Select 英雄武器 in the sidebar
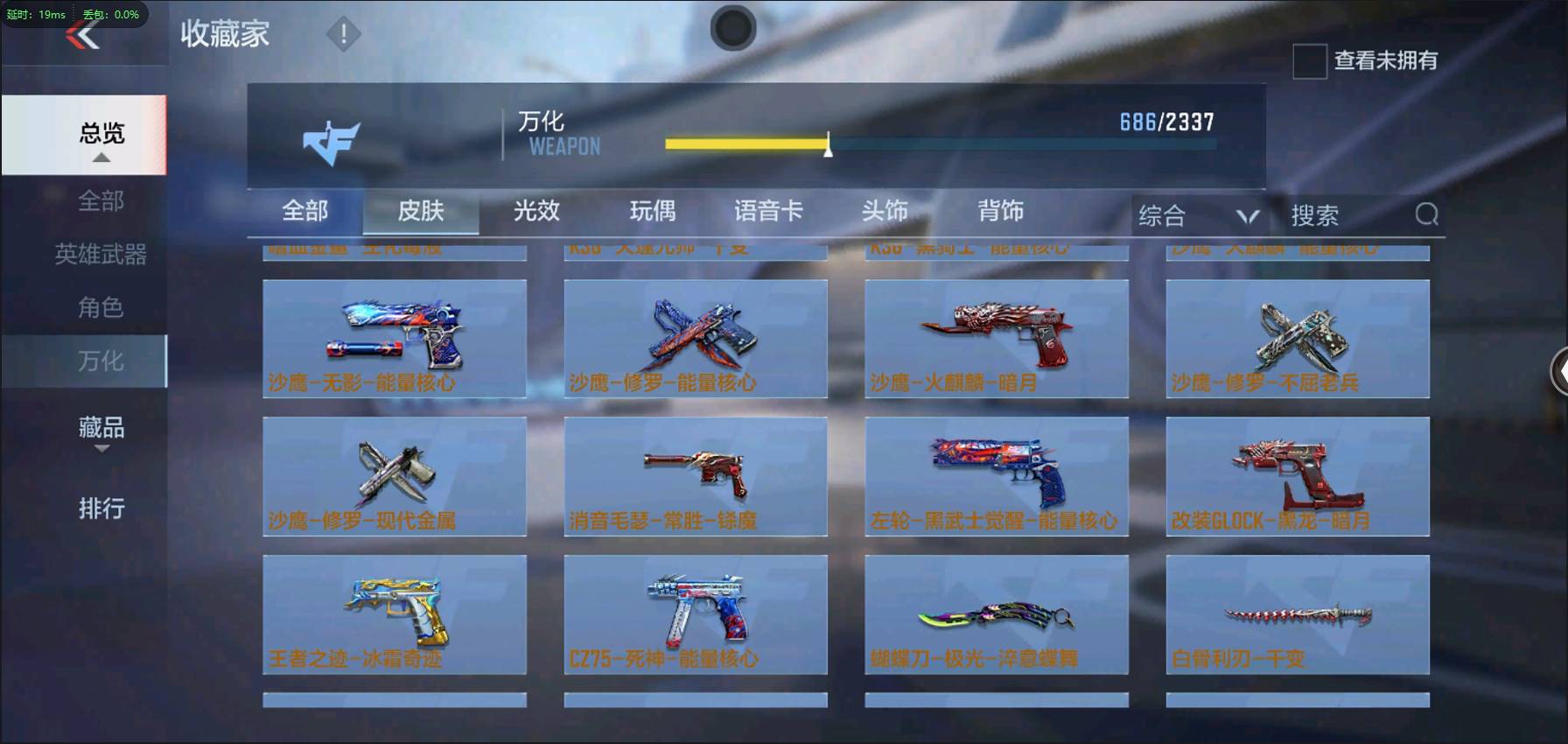1568x744 pixels. [101, 255]
